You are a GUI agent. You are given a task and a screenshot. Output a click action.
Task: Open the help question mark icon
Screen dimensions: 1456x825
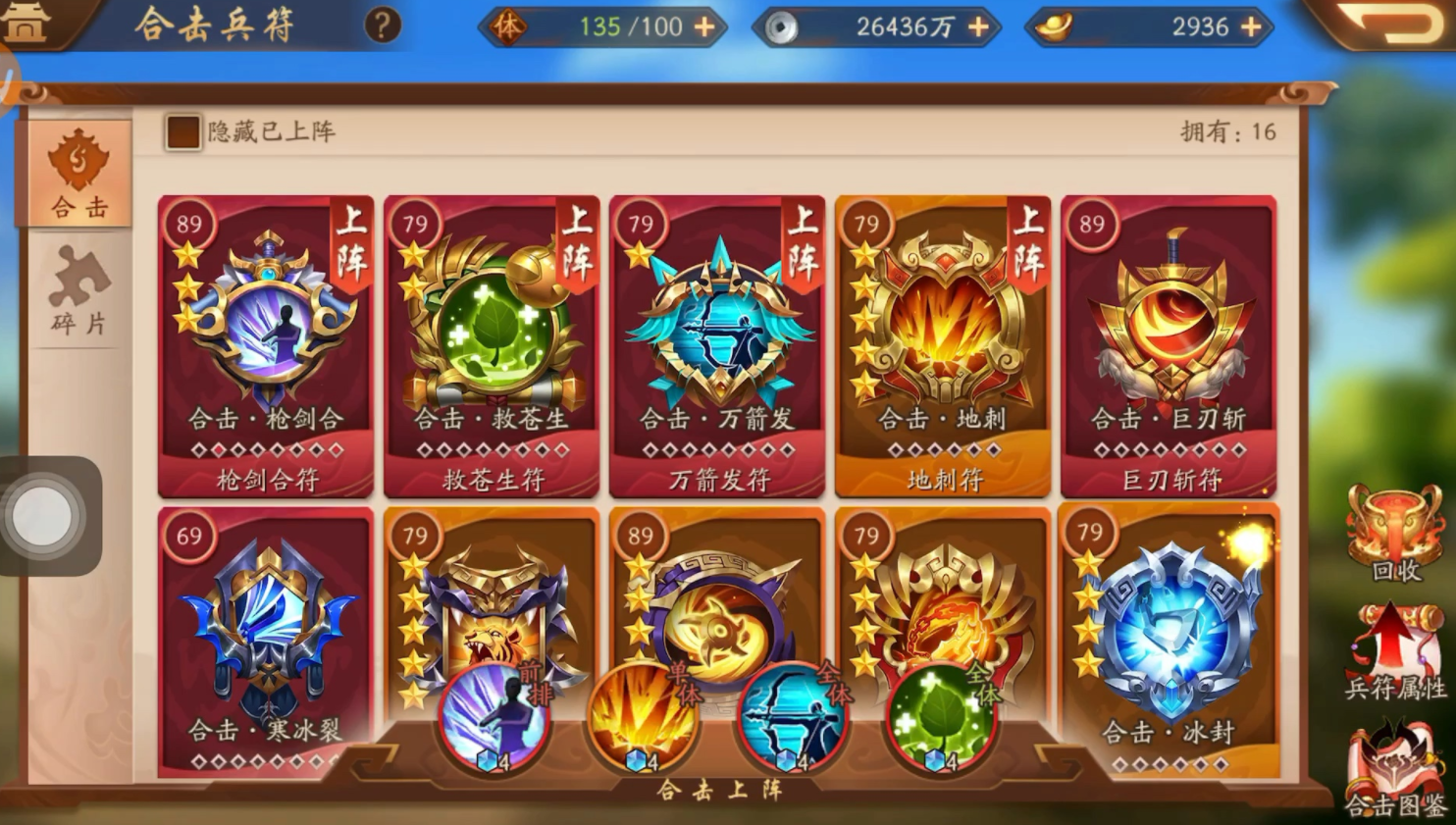(382, 26)
